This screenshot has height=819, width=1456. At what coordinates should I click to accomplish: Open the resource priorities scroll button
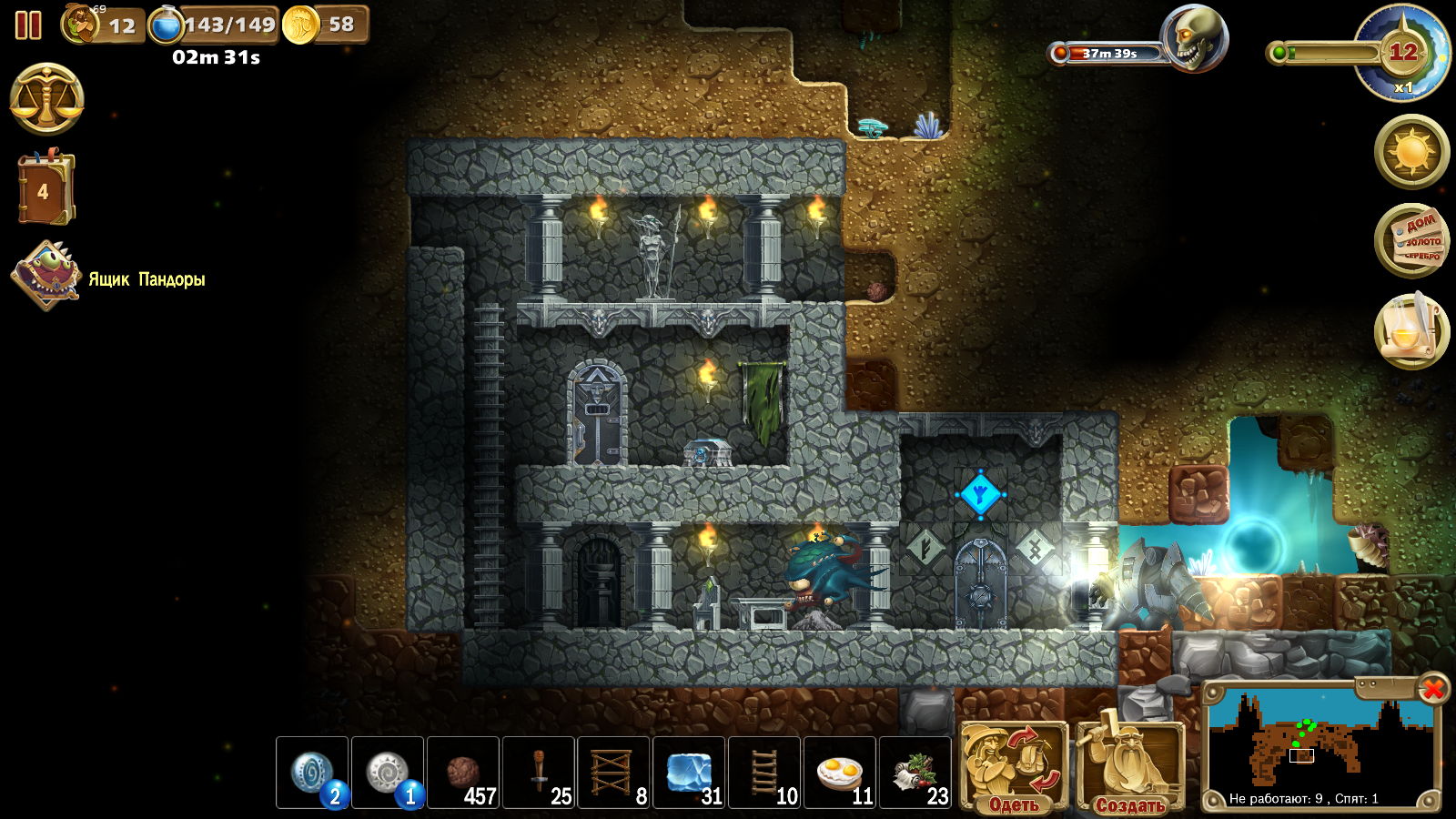coord(1411,240)
